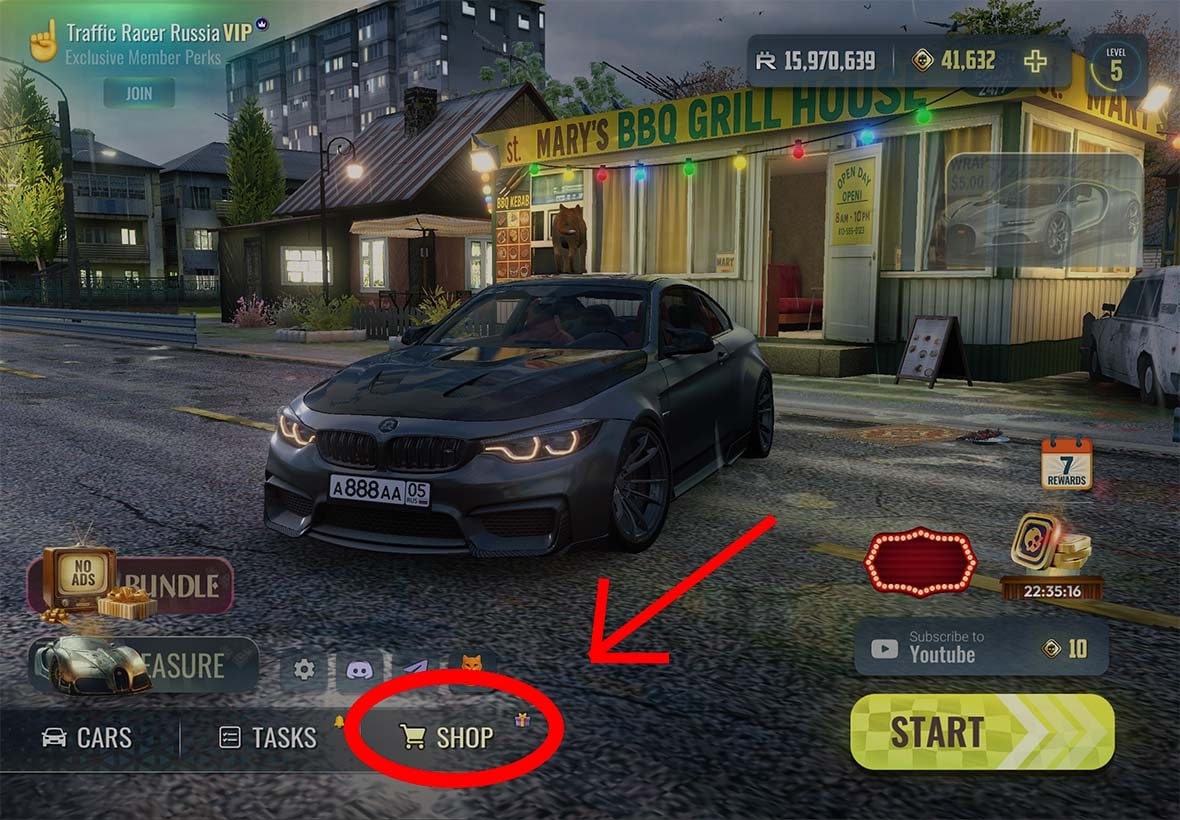
Task: Open the Shop menu
Action: click(x=447, y=738)
